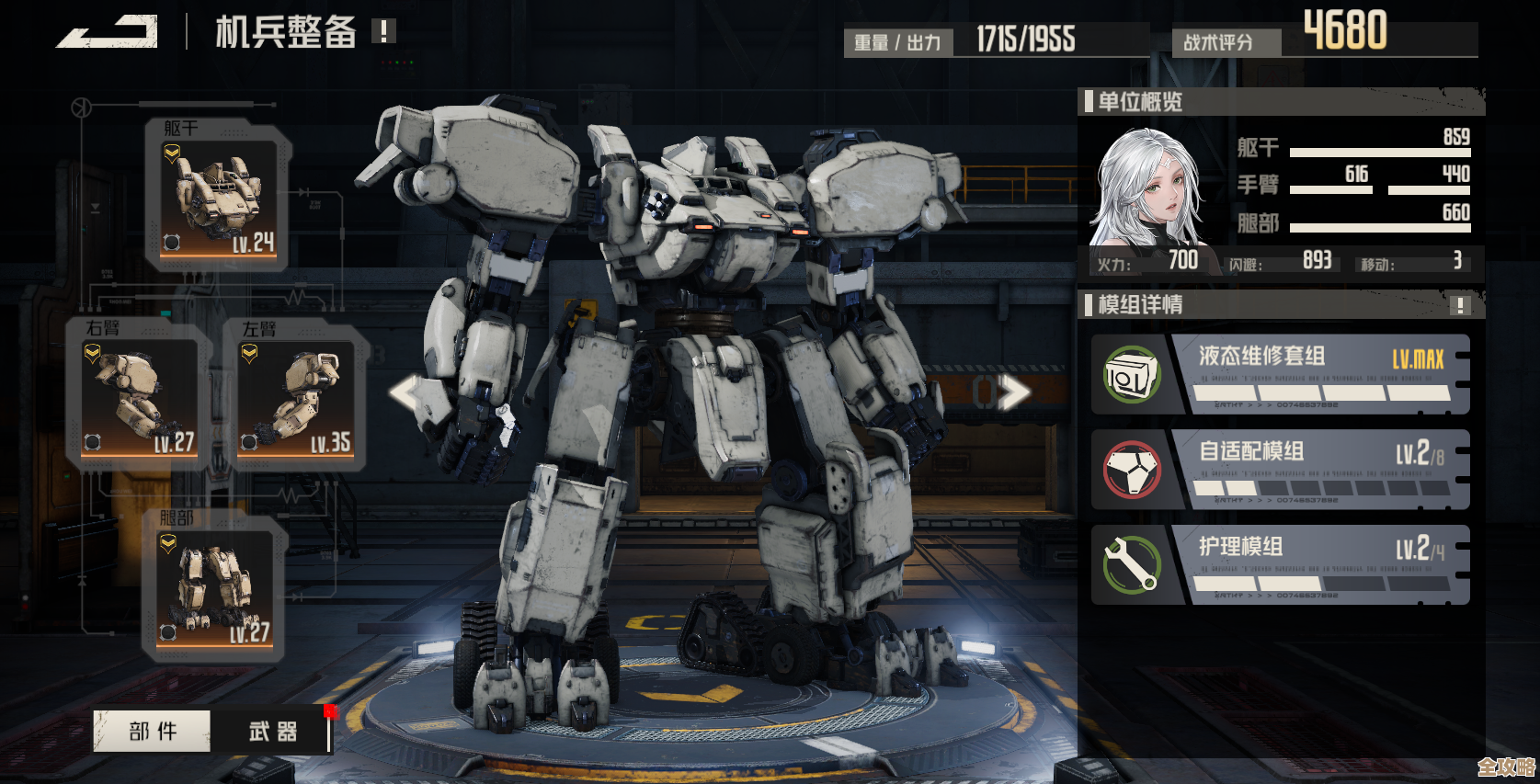Rotate mech with the right arrow
The image size is (1540, 784).
tap(1012, 393)
